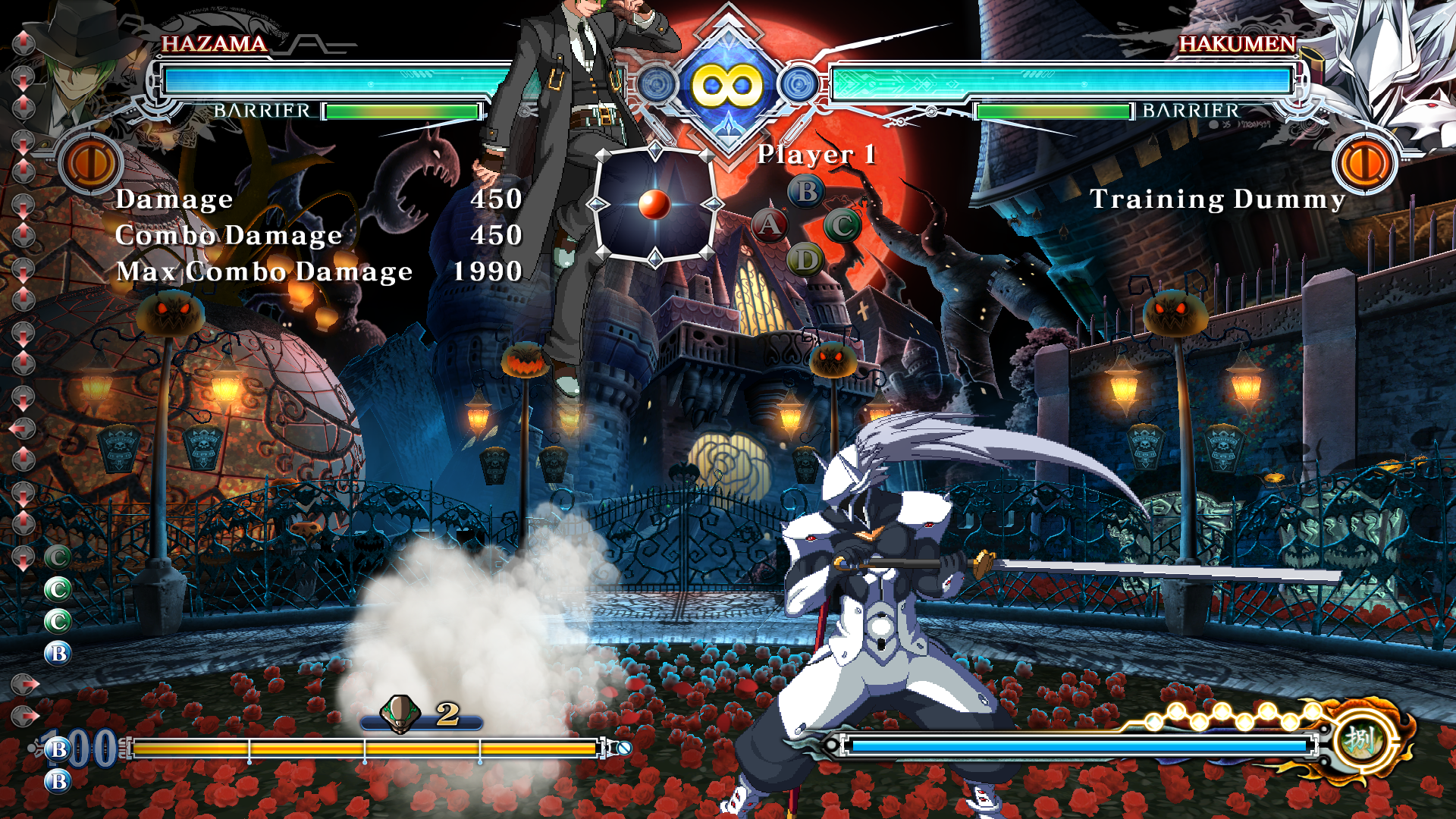This screenshot has width=1456, height=819.
Task: Click Hakumen's green kanji gauge emblem
Action: 1360,739
